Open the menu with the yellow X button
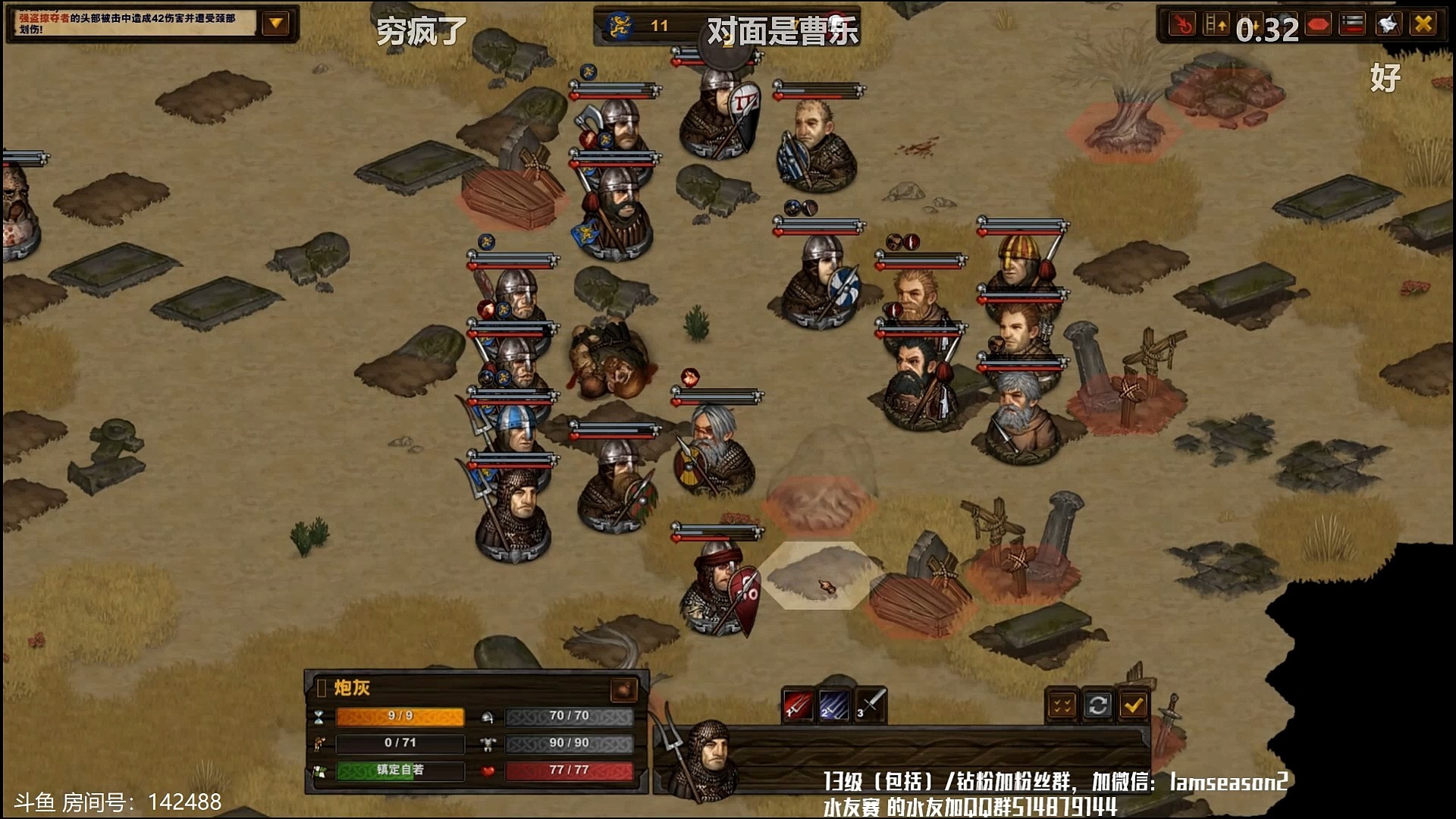The image size is (1456, 819). 1423,25
